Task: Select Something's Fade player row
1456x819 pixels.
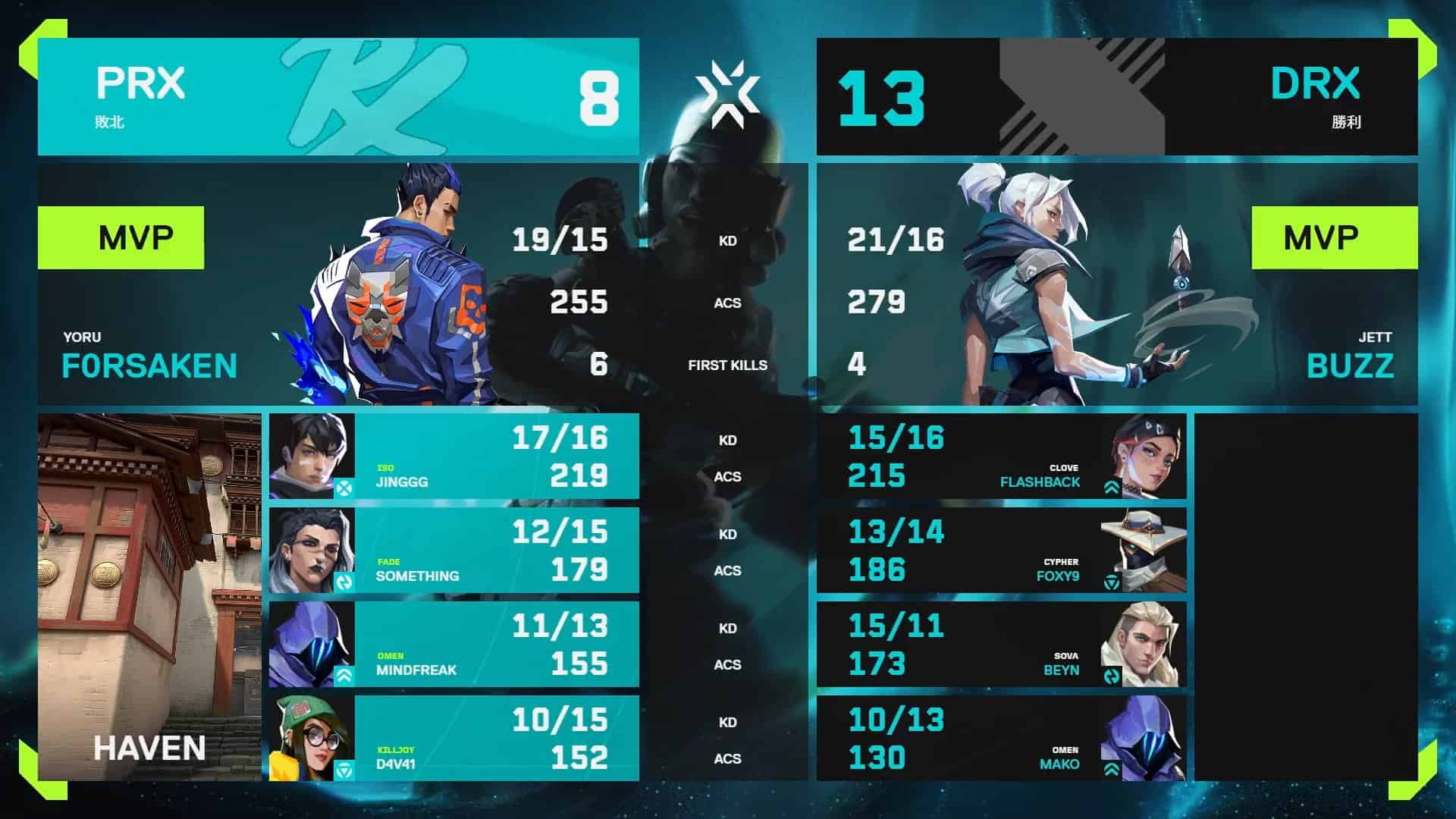Action: click(453, 551)
